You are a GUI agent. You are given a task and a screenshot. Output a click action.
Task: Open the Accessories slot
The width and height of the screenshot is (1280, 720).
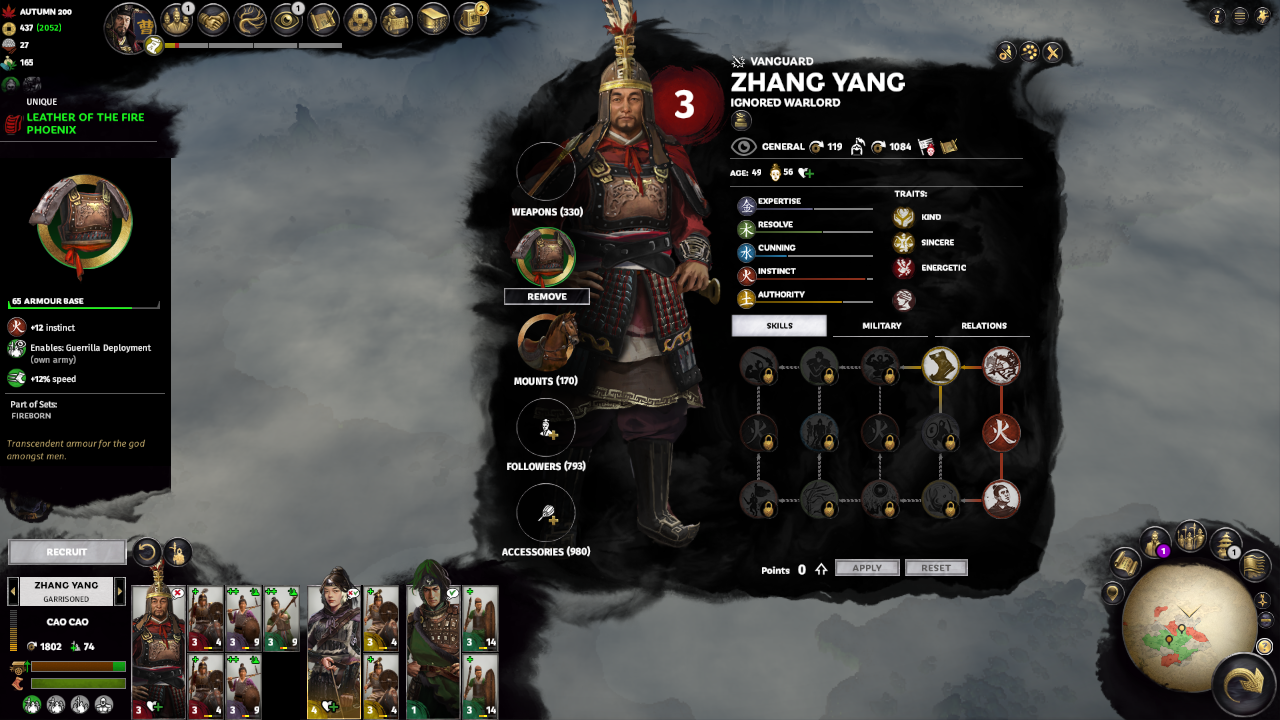click(x=546, y=513)
